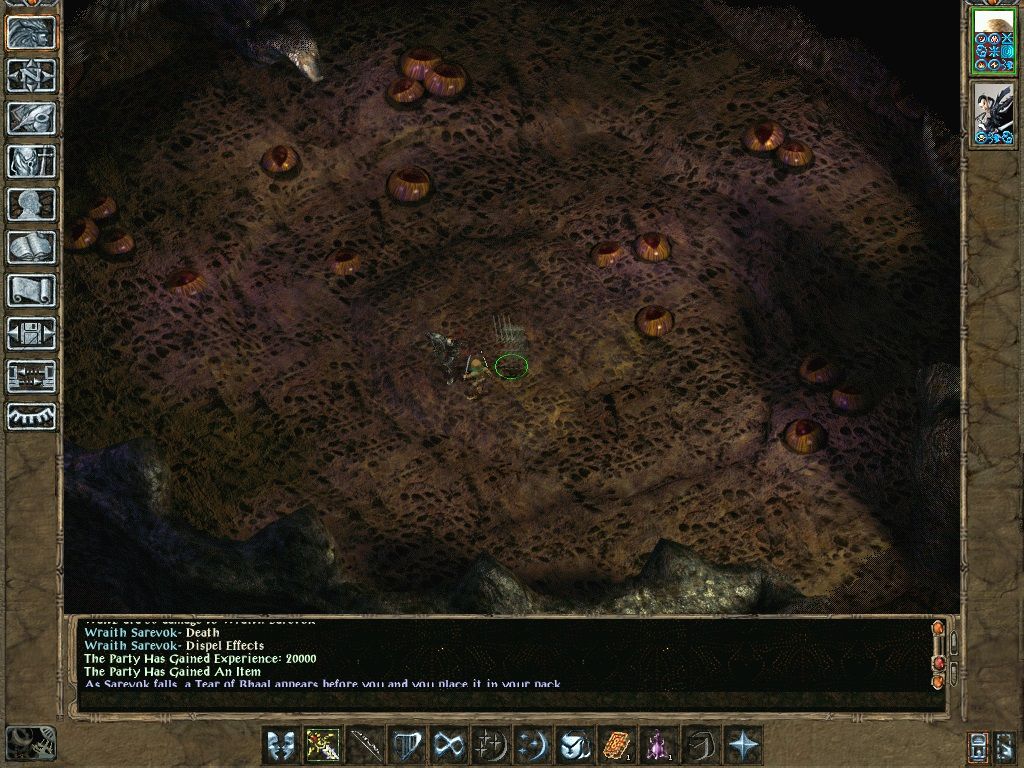Toggle the clock pause button
Screen dimensions: 1024x768
pyautogui.click(x=30, y=742)
